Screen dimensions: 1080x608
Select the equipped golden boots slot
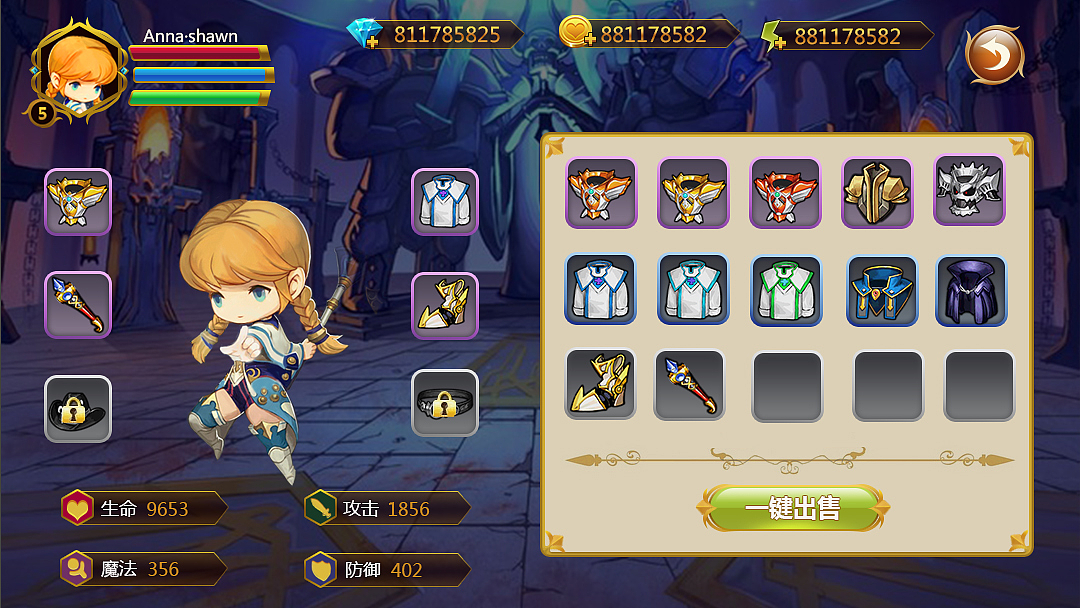tap(445, 305)
